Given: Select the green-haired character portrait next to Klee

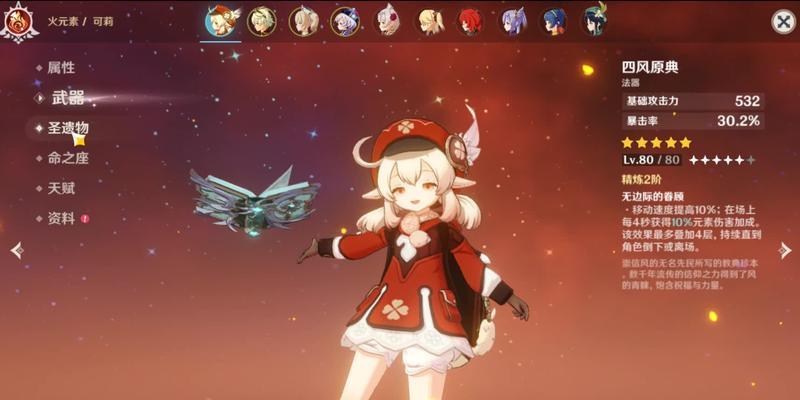Looking at the screenshot, I should click(262, 21).
